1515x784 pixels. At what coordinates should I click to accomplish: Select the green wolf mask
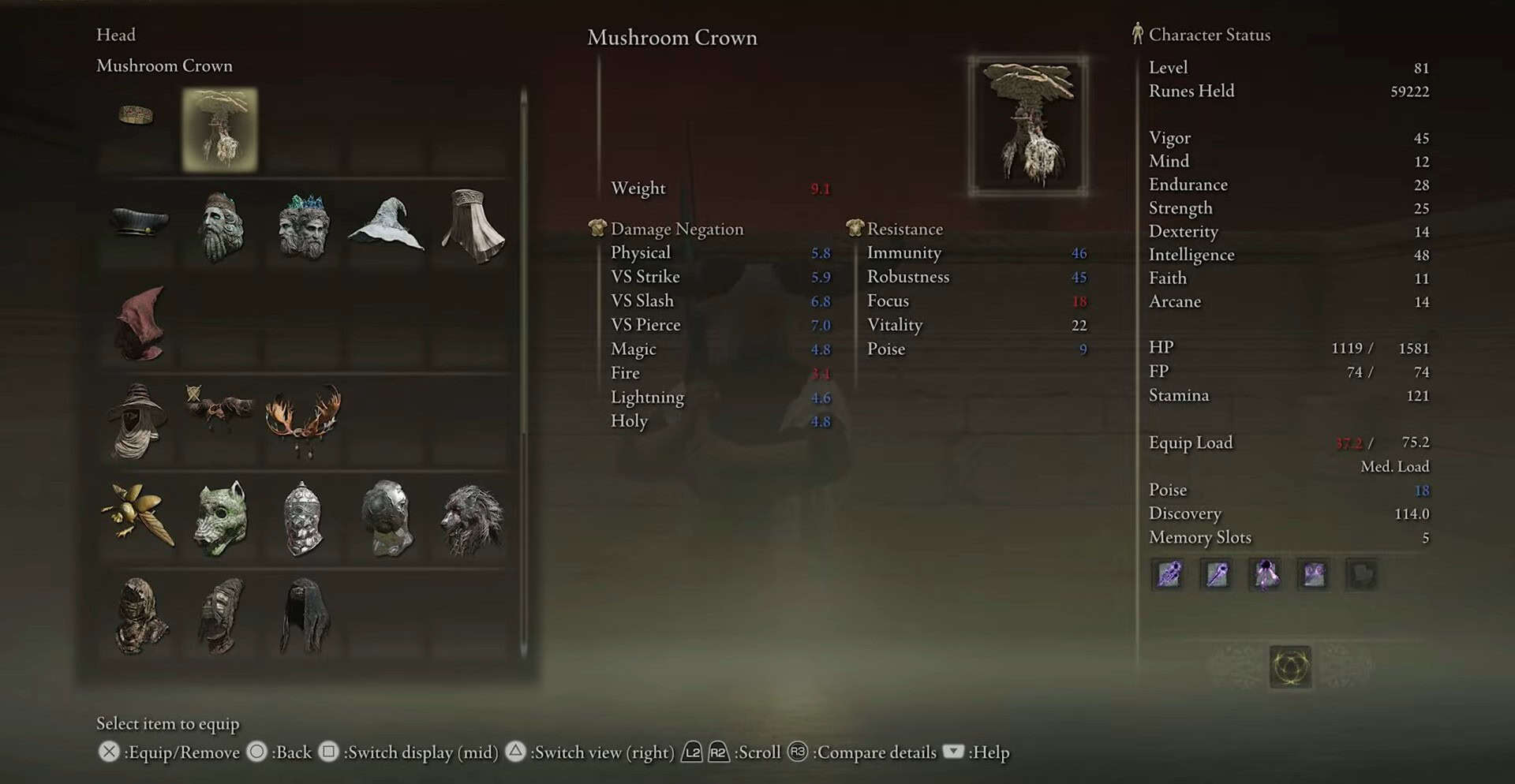coord(220,518)
